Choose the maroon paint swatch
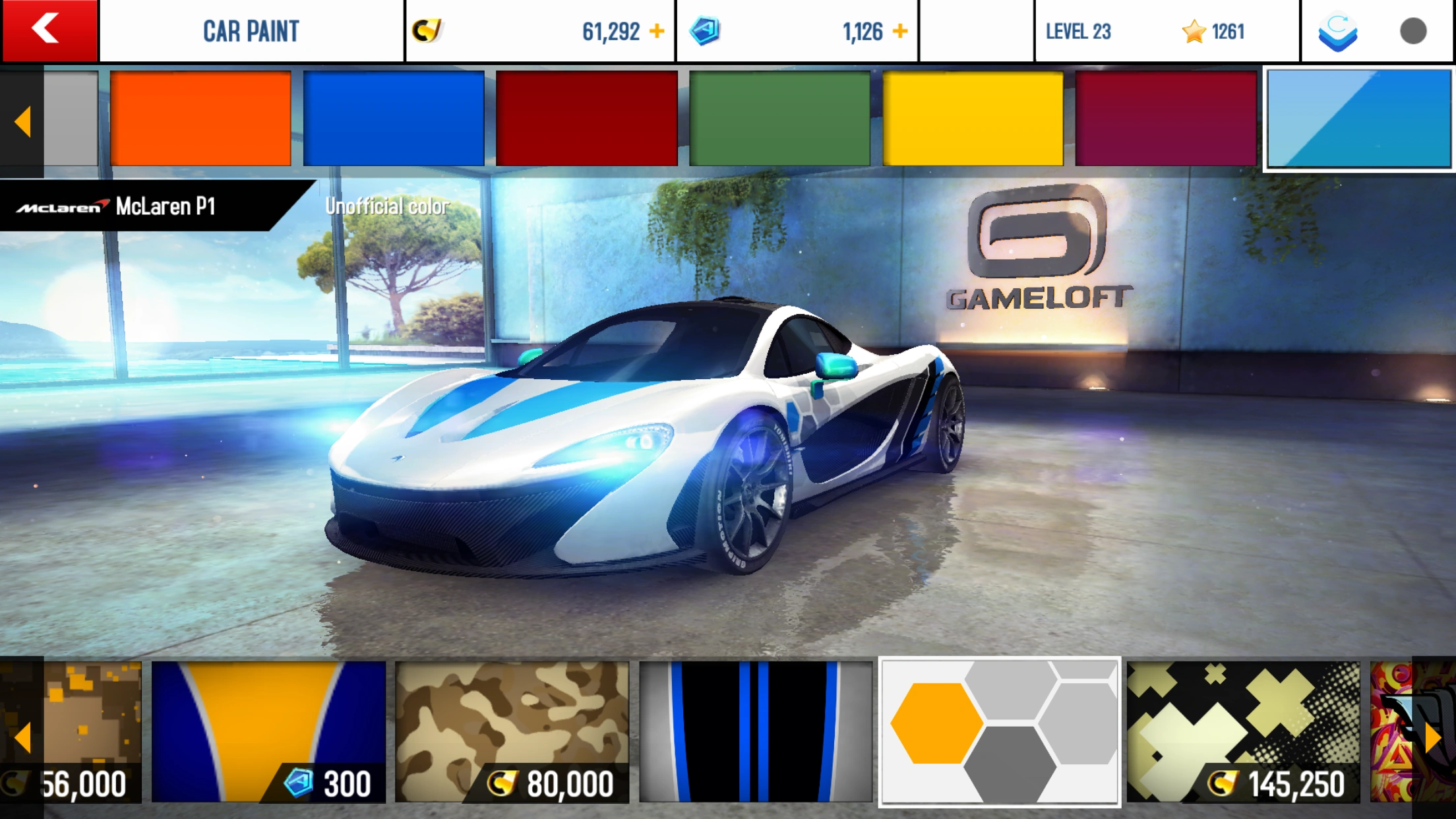The width and height of the screenshot is (1456, 819). 1166,119
